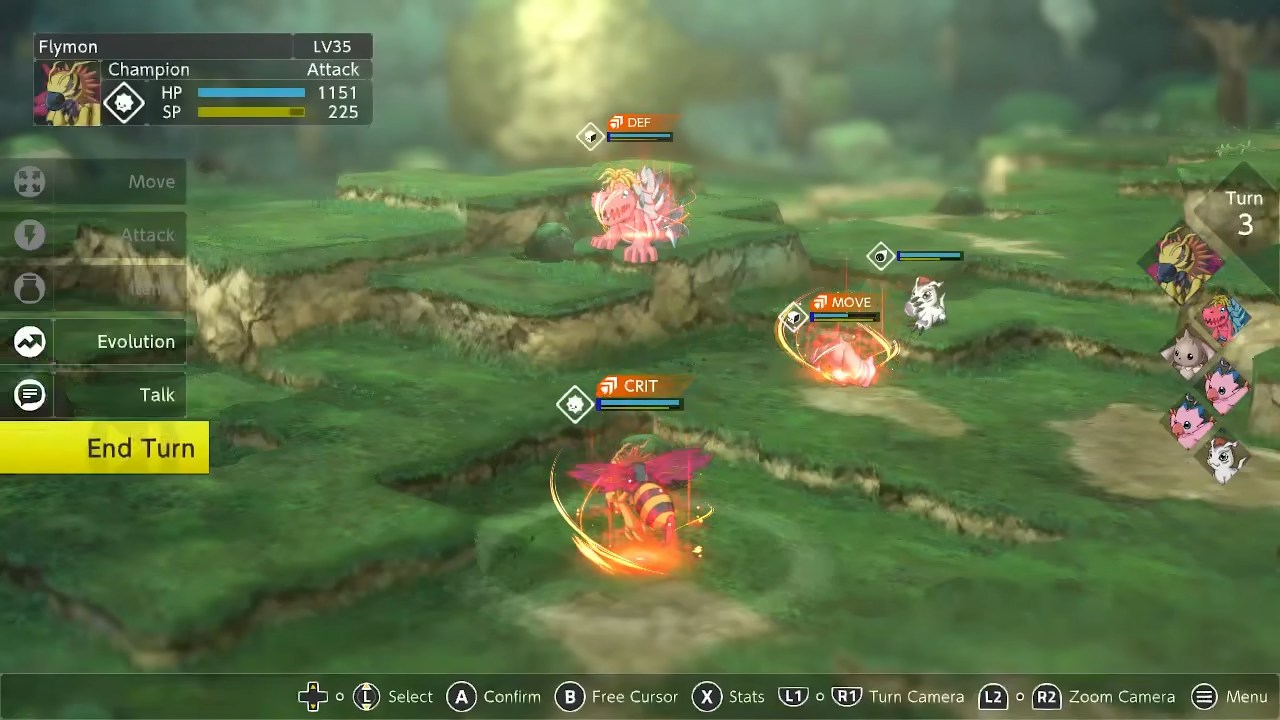Select the Talk command

point(95,395)
